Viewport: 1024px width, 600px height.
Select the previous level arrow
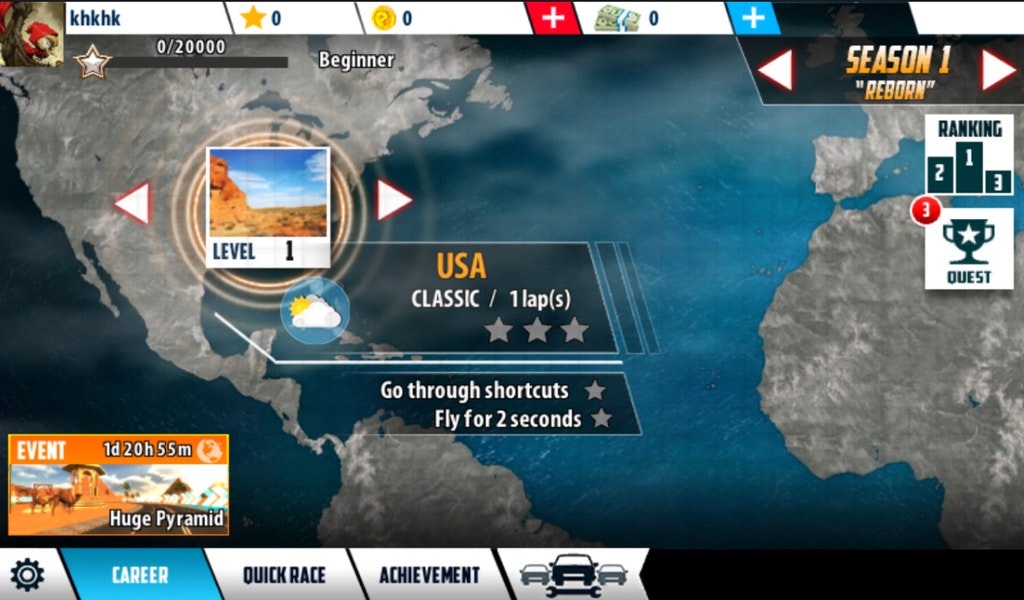(x=132, y=203)
